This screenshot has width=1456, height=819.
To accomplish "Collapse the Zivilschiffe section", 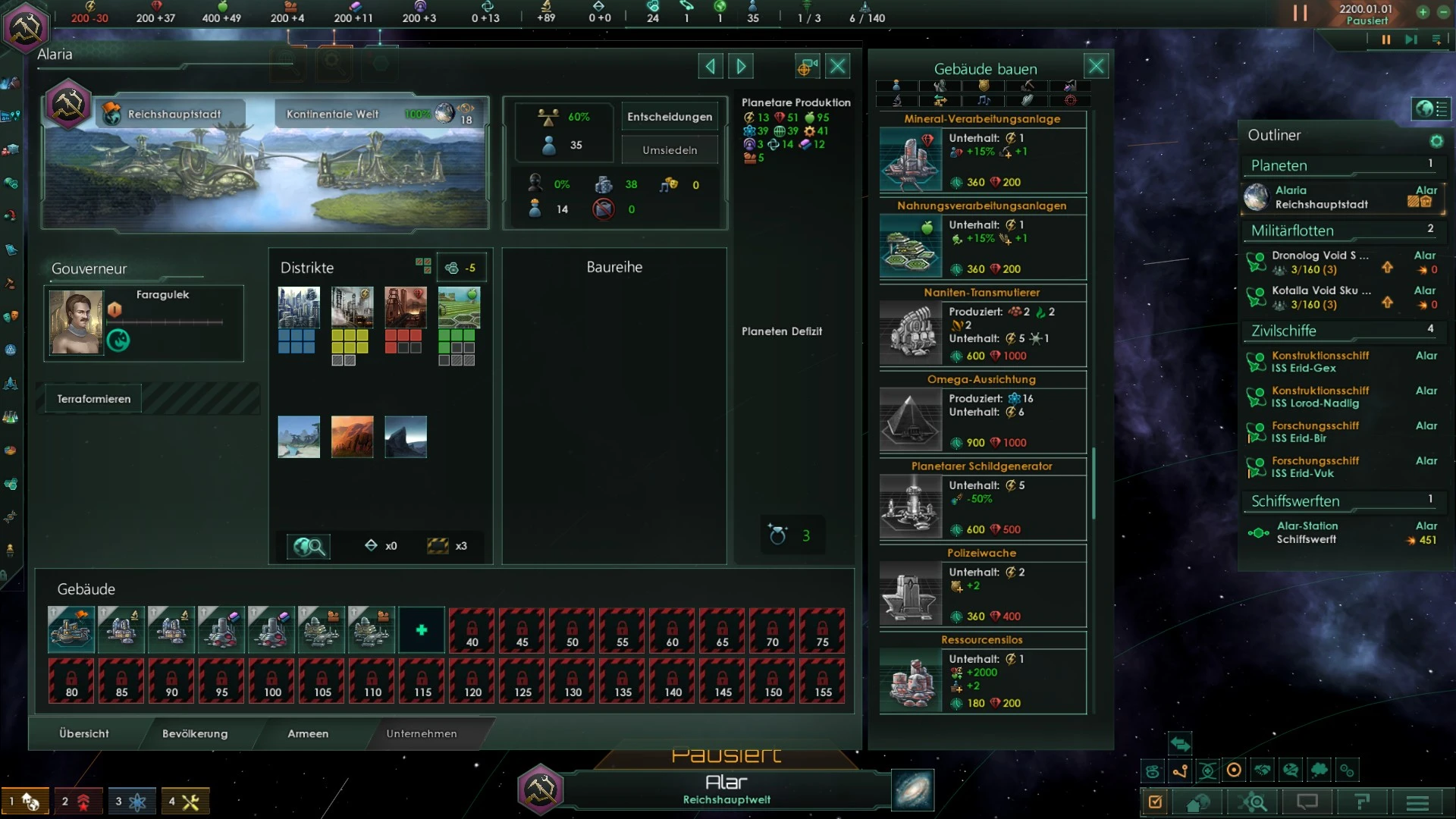I will pyautogui.click(x=1341, y=331).
